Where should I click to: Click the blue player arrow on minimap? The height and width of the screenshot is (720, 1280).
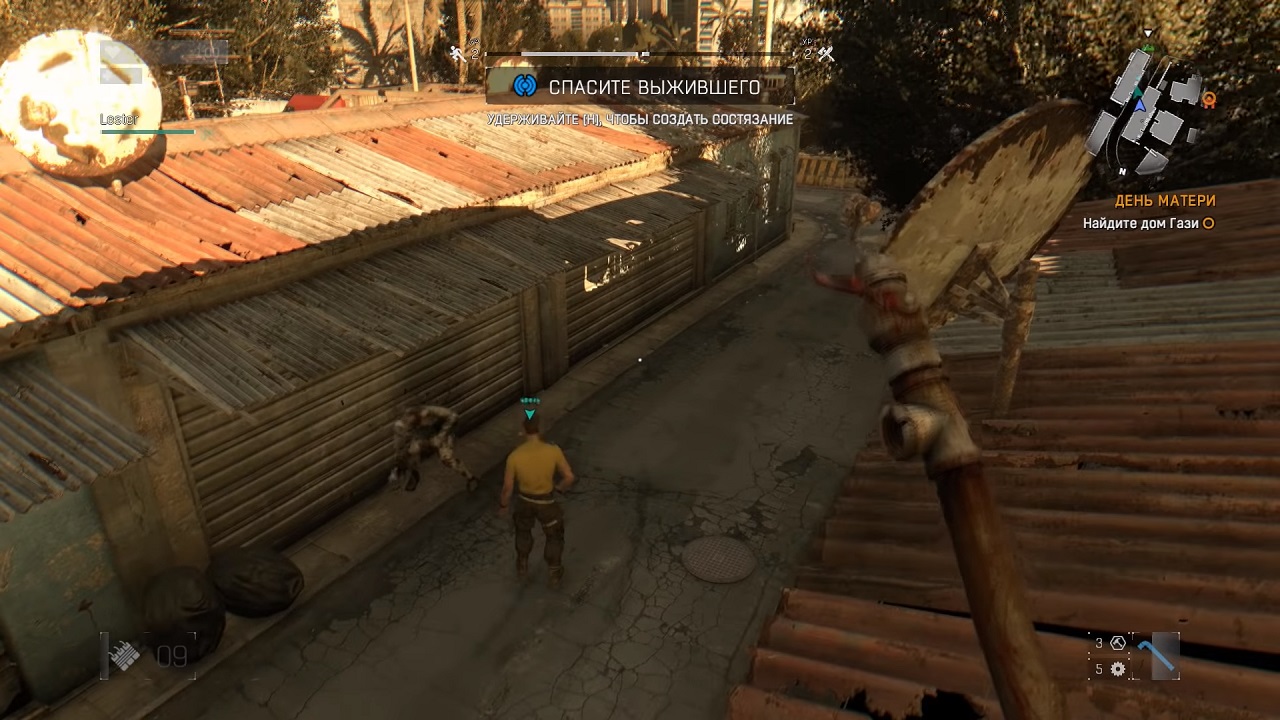1139,104
